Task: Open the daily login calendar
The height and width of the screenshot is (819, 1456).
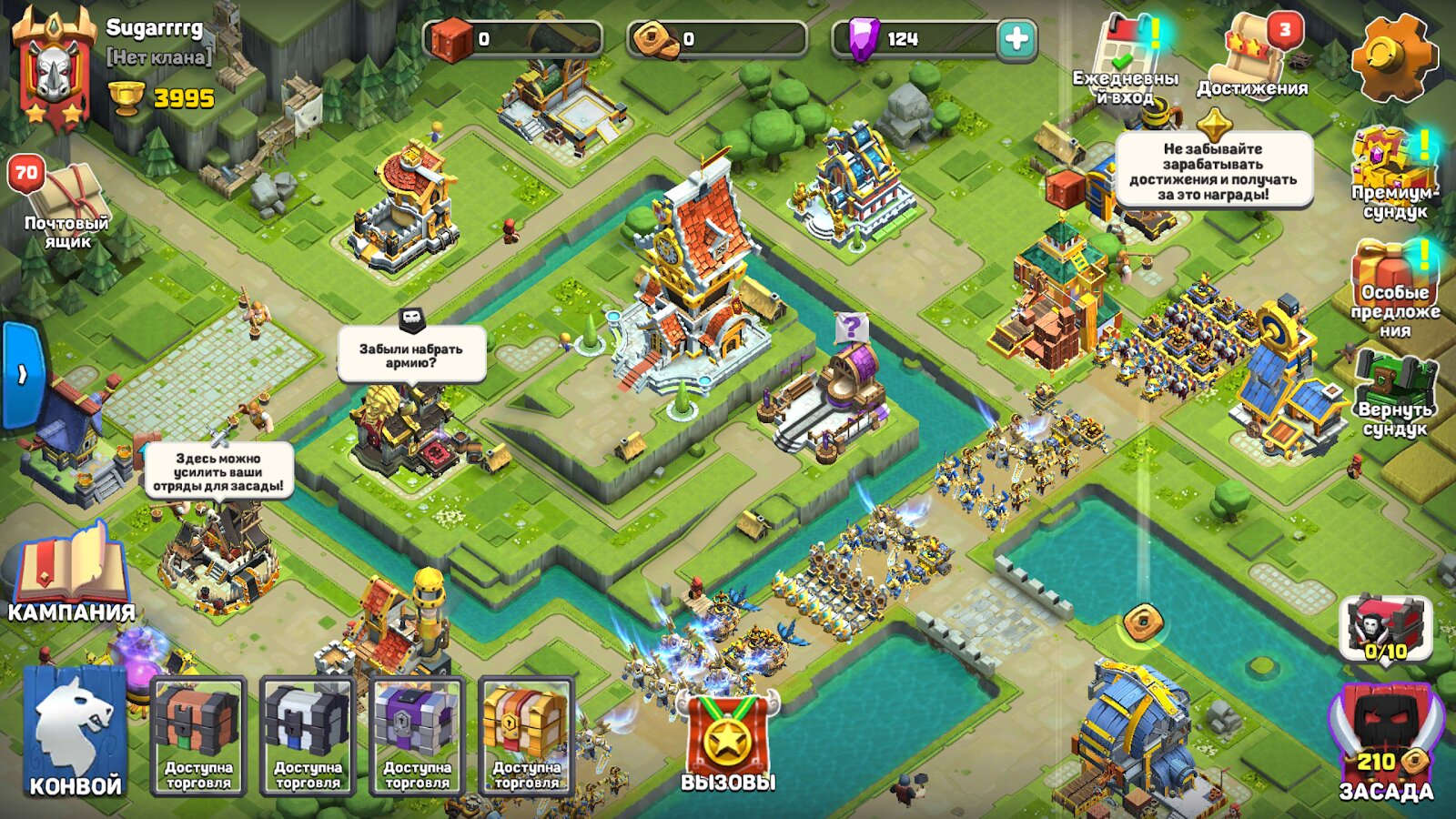Action: point(1127,56)
